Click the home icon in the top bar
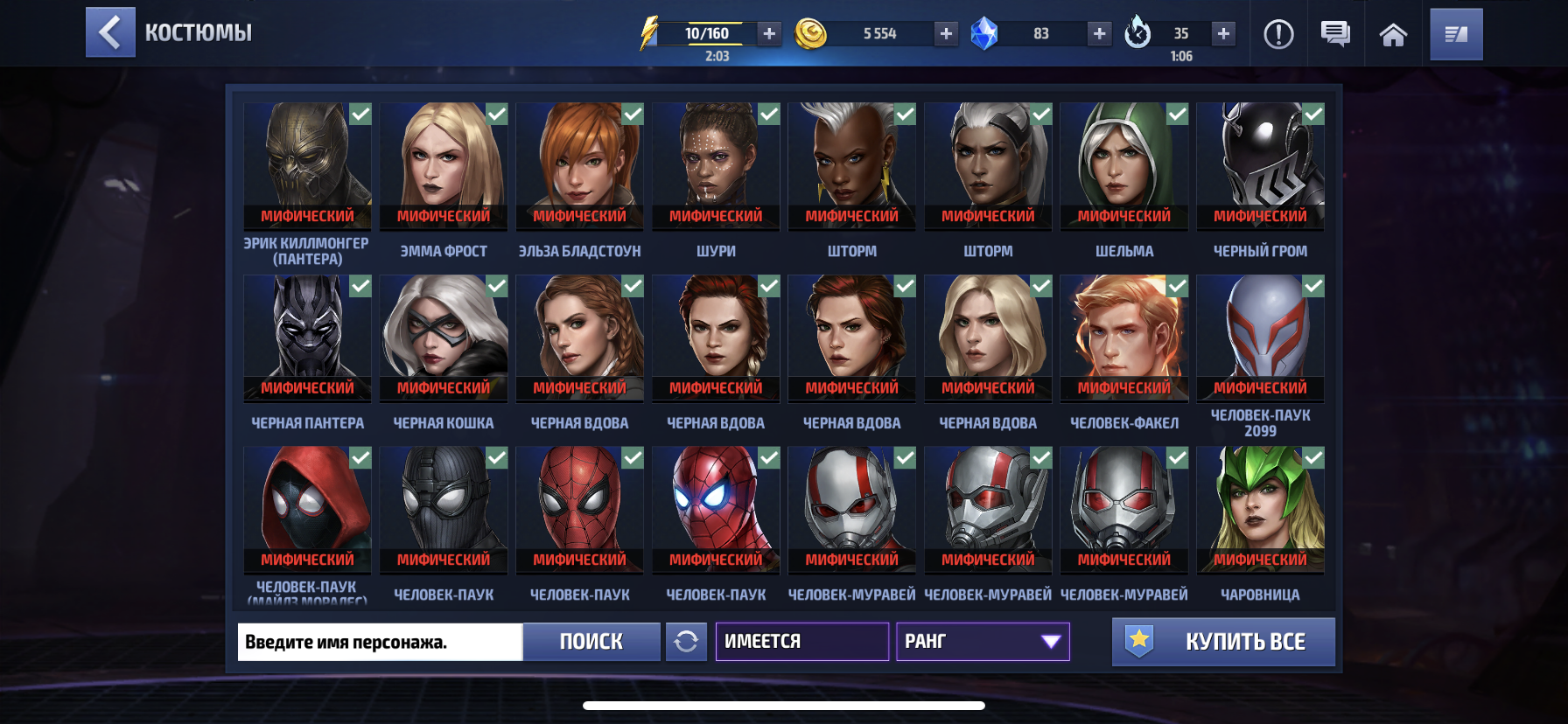 click(1395, 35)
